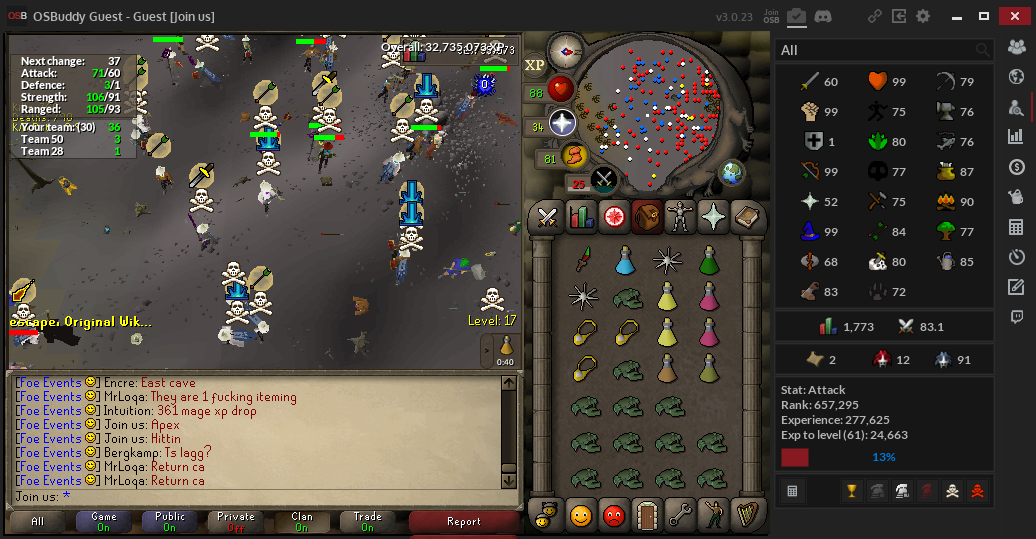Close the OSBuddy window

tap(1015, 16)
